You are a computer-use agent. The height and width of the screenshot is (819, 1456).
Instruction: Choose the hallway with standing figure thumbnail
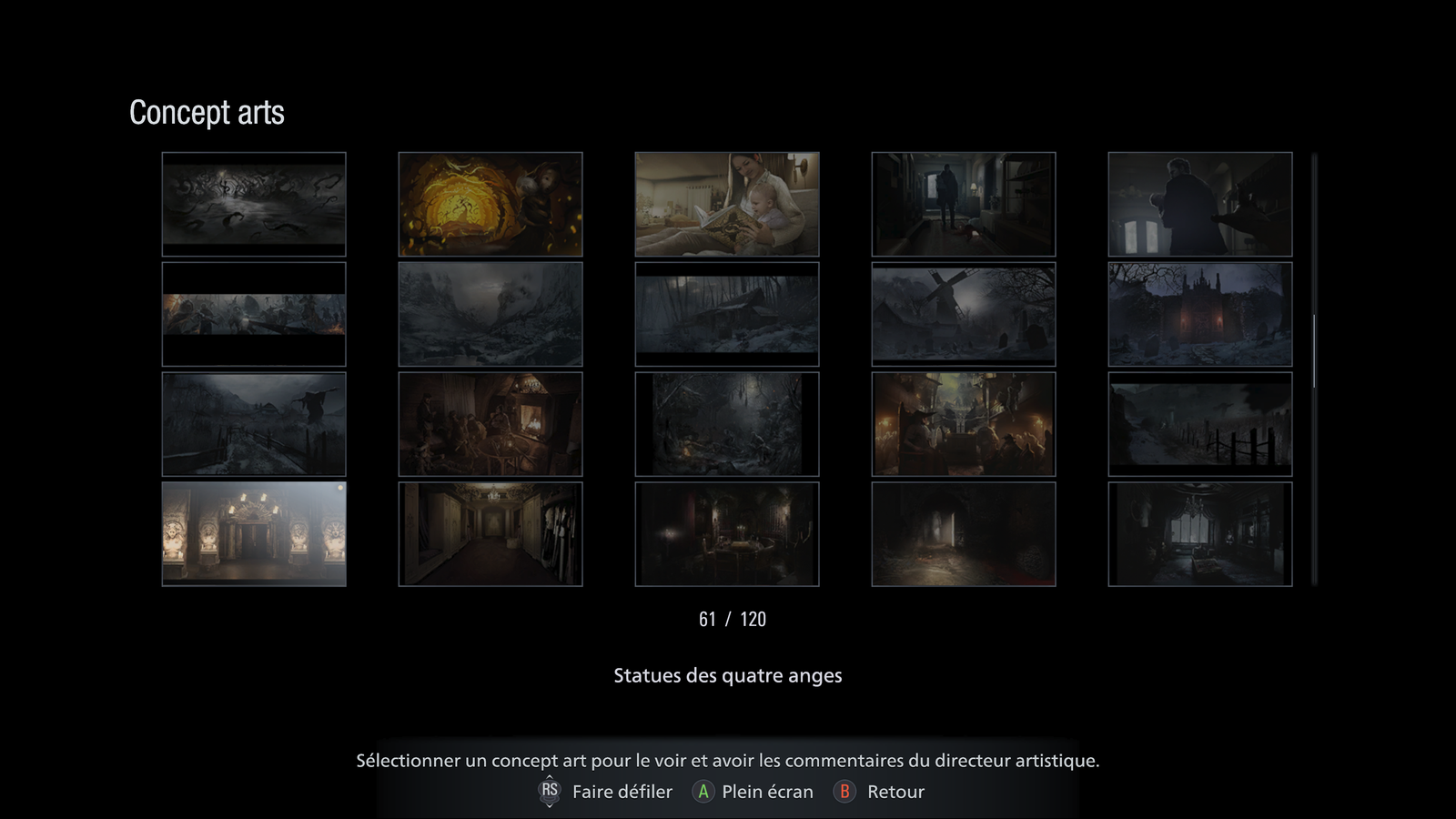(x=964, y=204)
